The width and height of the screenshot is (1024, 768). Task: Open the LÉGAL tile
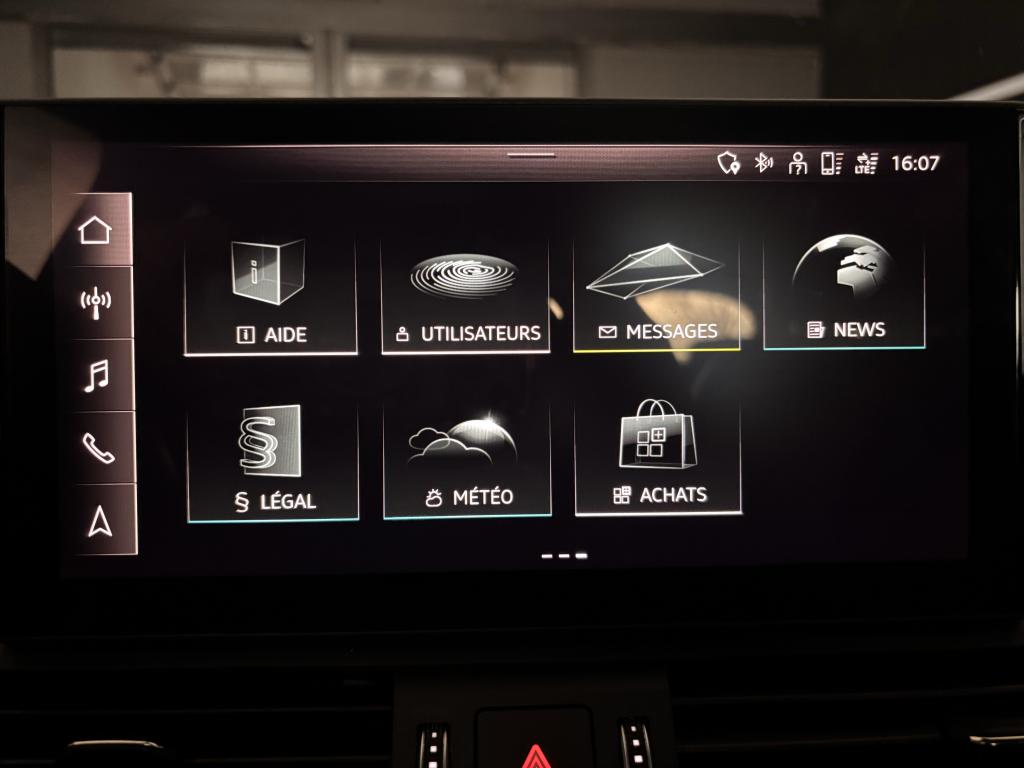pos(272,463)
